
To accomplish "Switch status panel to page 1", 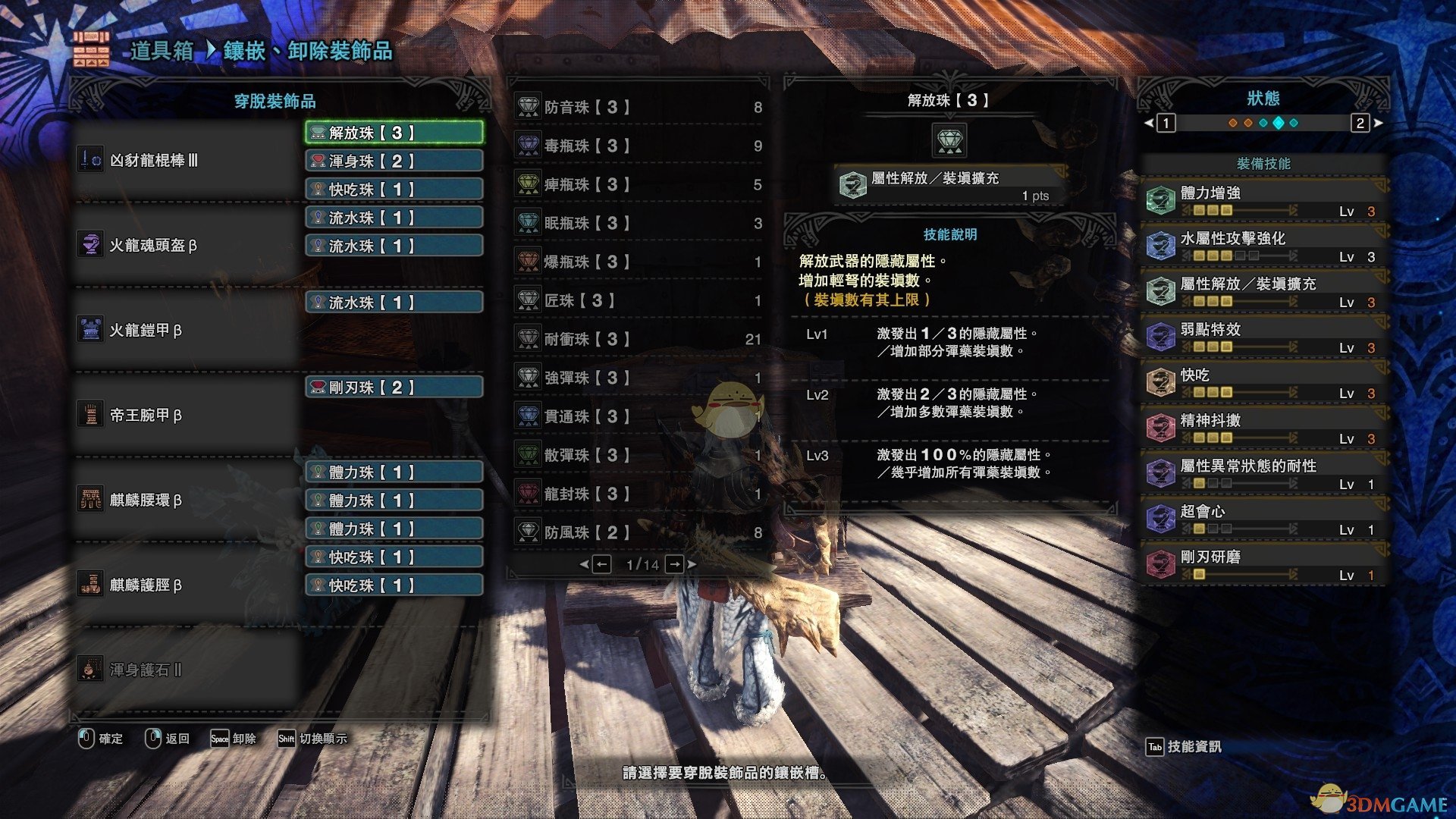I will coord(1166,123).
